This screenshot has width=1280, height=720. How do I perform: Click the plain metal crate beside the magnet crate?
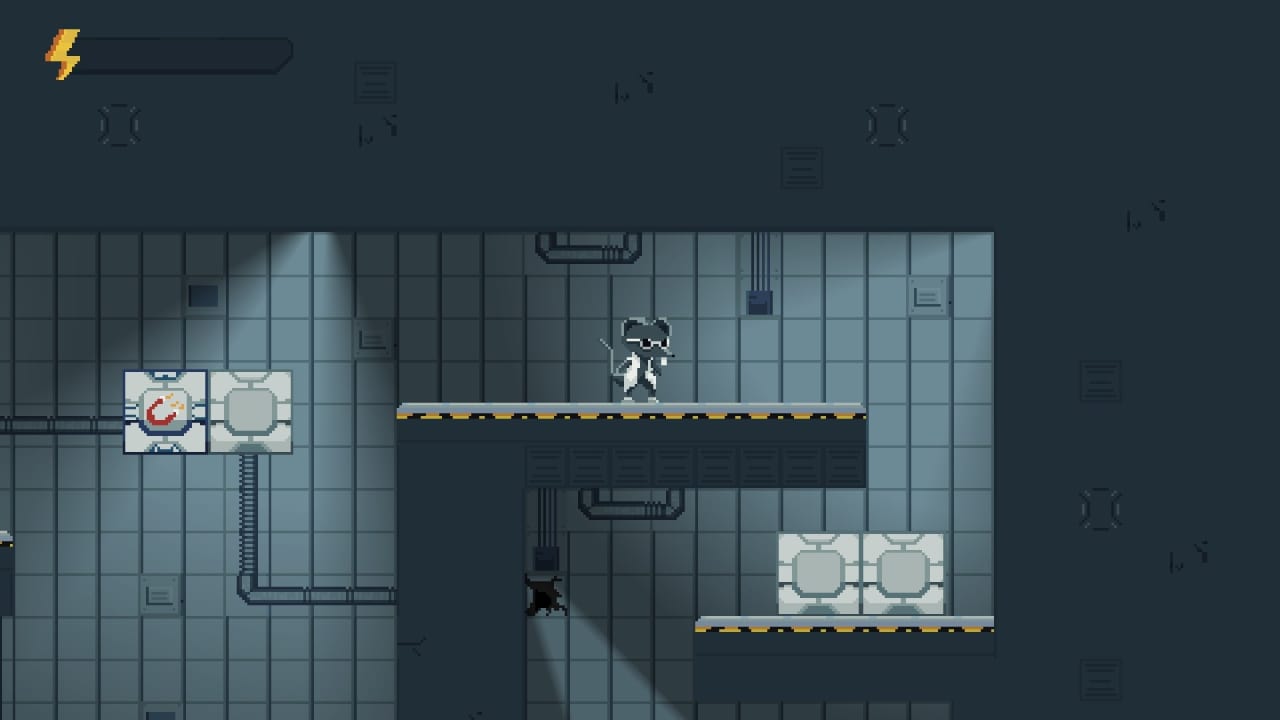click(x=250, y=411)
